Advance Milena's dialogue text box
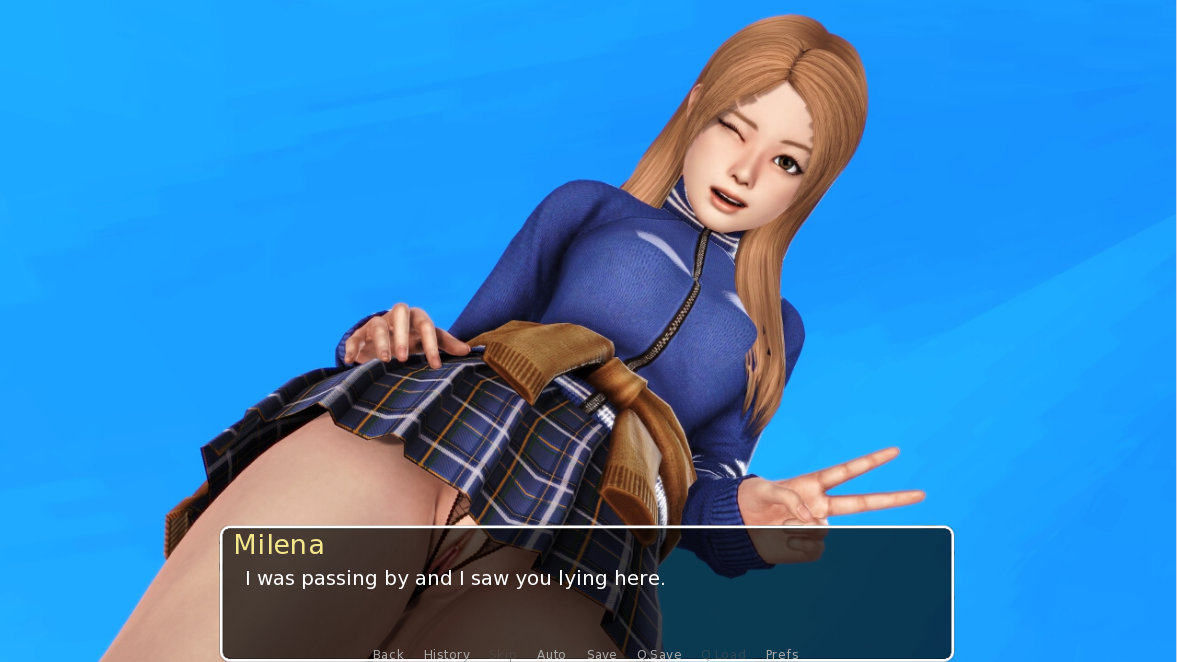 [x=586, y=593]
